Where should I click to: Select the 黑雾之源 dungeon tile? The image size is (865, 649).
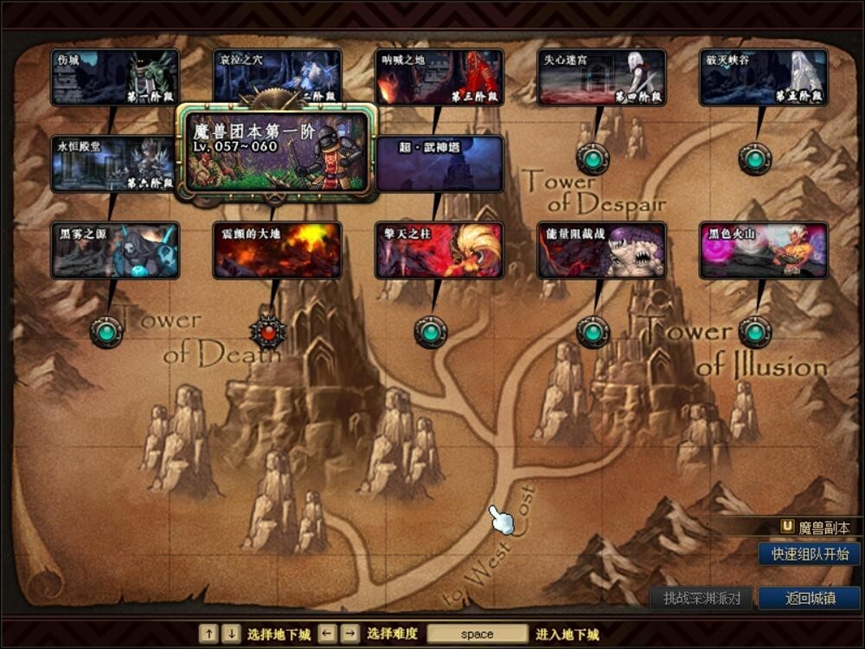point(115,250)
